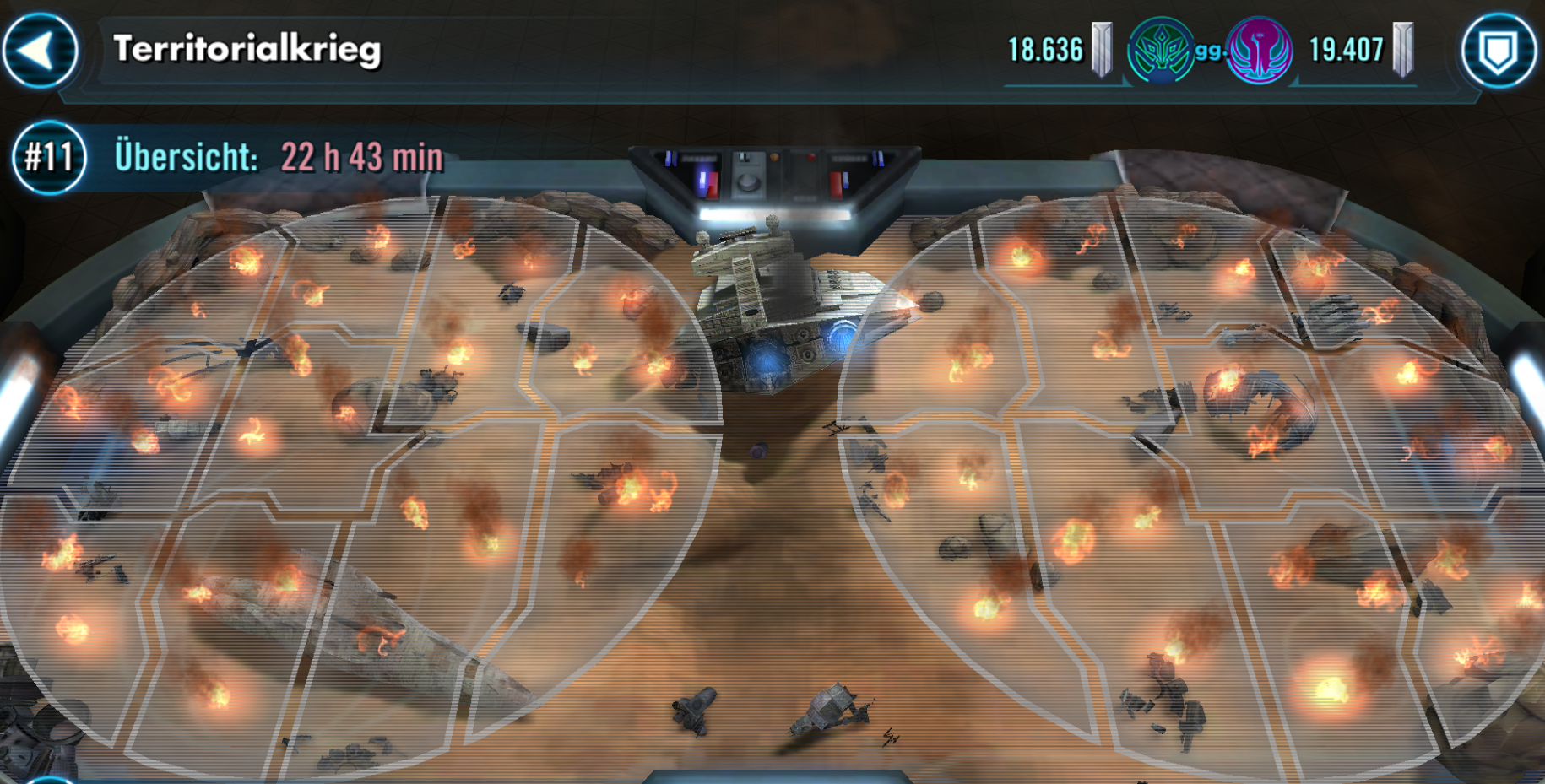1545x784 pixels.
Task: Tap the #11 rank badge
Action: [48, 158]
